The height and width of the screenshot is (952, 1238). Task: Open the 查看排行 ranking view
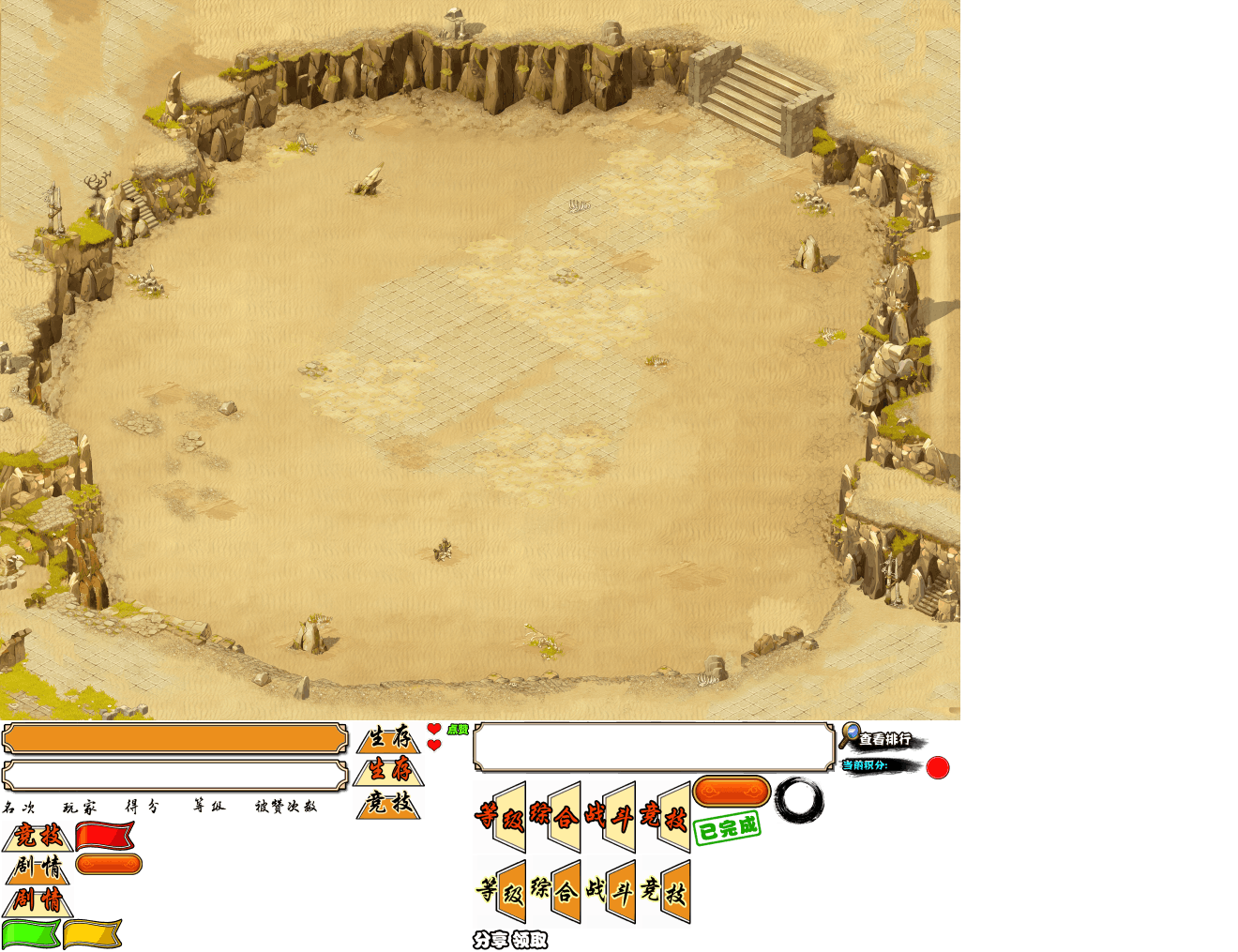(884, 739)
